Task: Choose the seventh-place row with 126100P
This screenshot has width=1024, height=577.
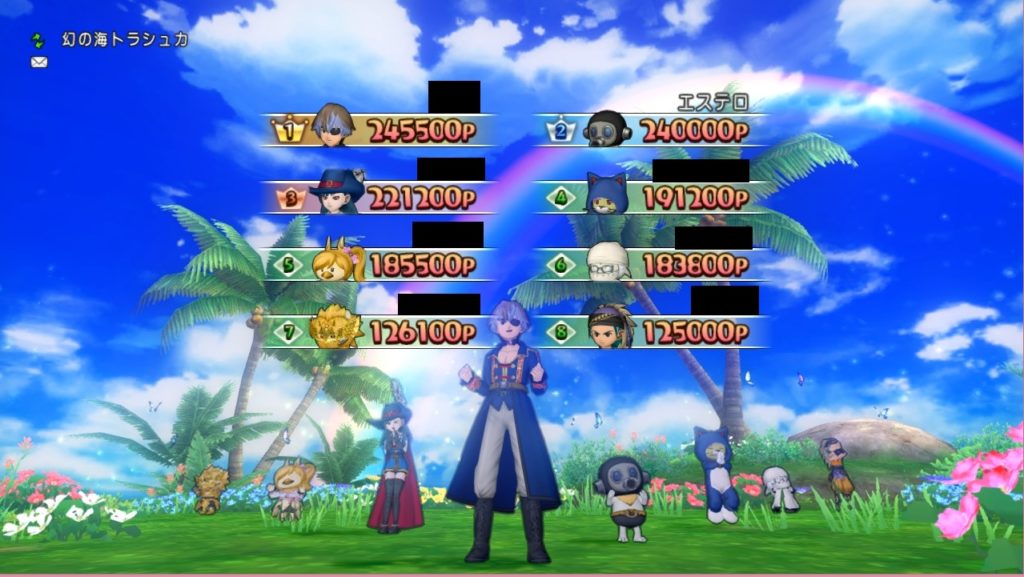Action: pyautogui.click(x=380, y=332)
